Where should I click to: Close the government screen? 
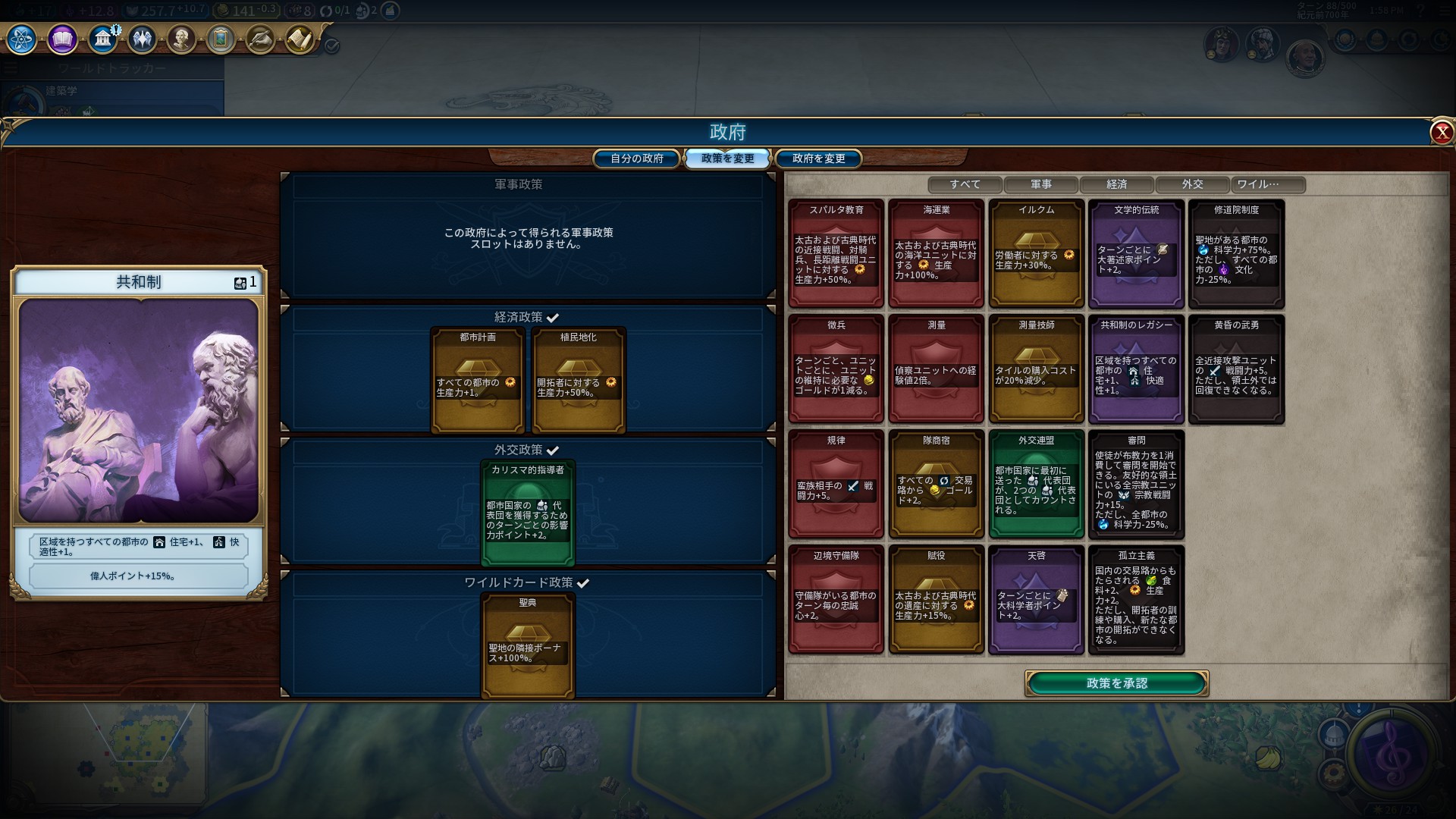(x=1441, y=133)
